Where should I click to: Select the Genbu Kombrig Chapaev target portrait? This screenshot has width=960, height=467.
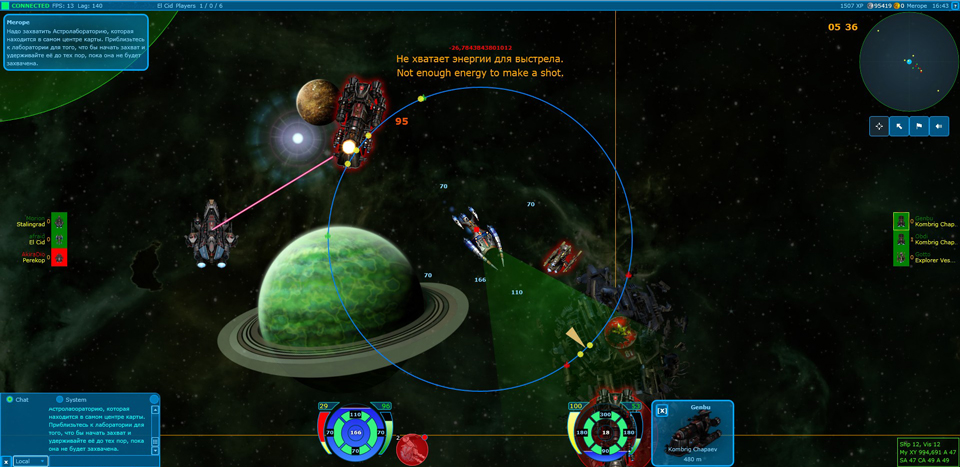pyautogui.click(x=693, y=431)
